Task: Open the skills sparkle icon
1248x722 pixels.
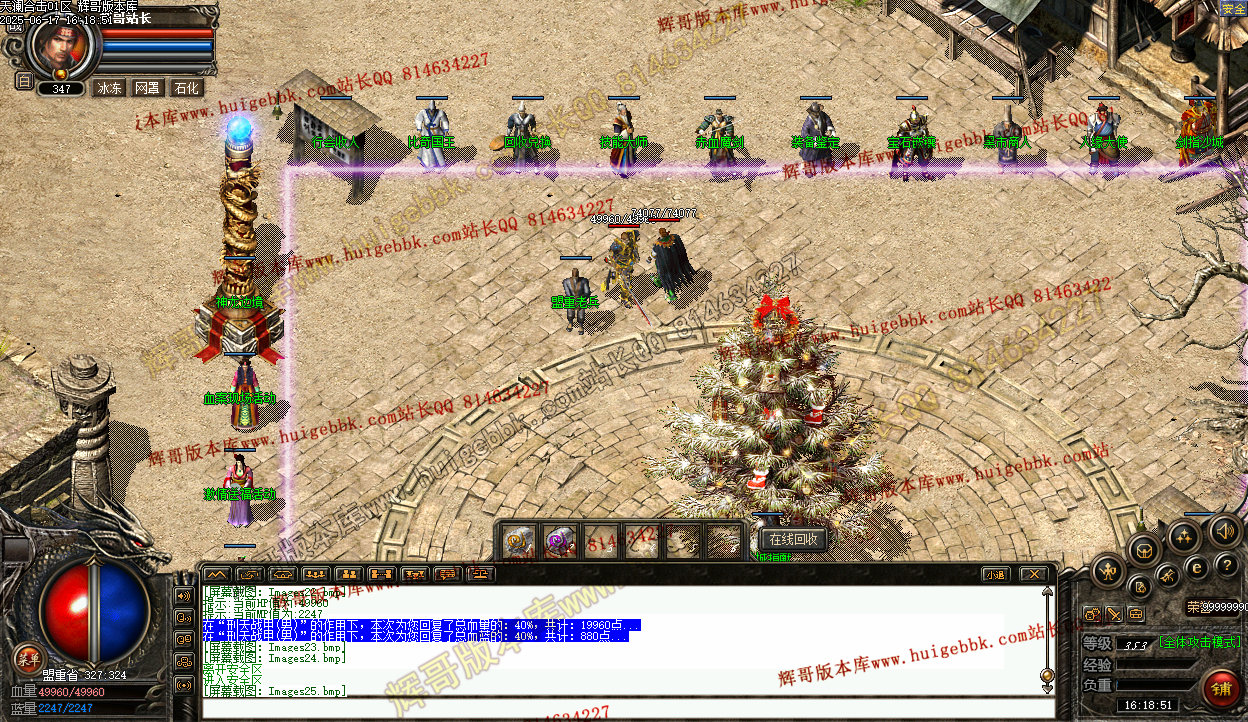Action: pyautogui.click(x=1184, y=537)
